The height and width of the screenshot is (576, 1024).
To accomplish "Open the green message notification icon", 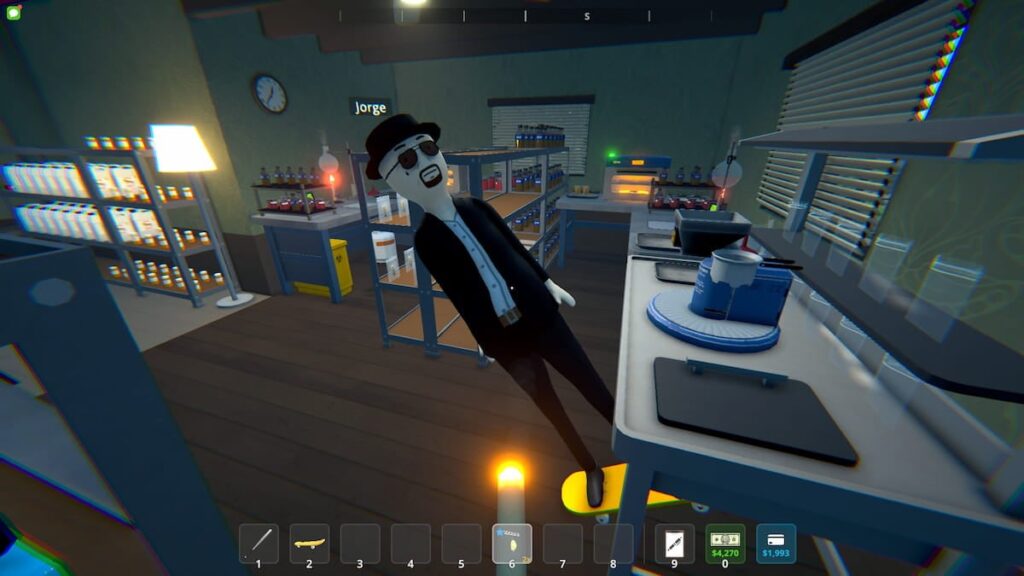I will 14,13.
